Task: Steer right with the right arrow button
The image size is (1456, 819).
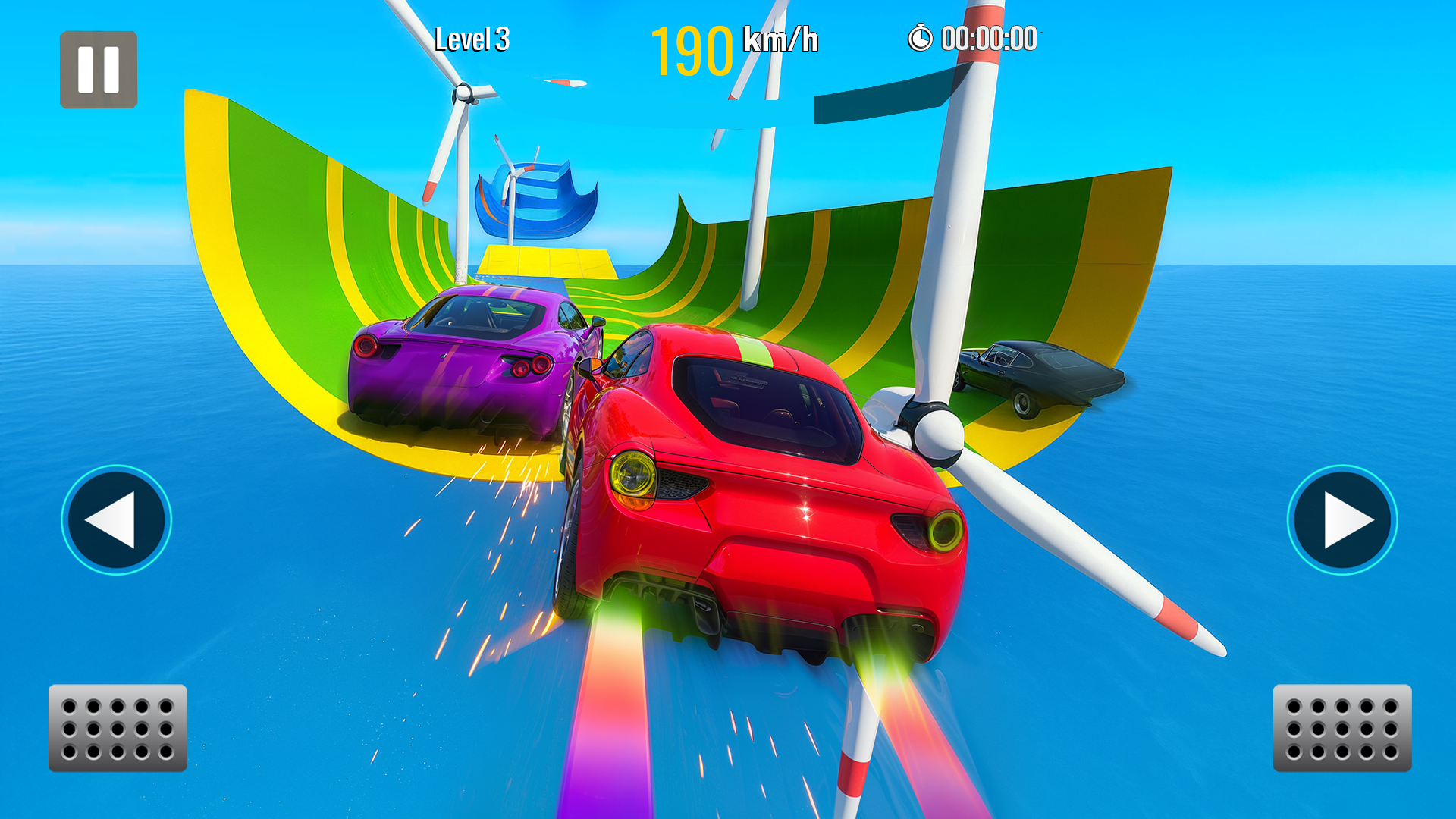Action: click(1341, 520)
